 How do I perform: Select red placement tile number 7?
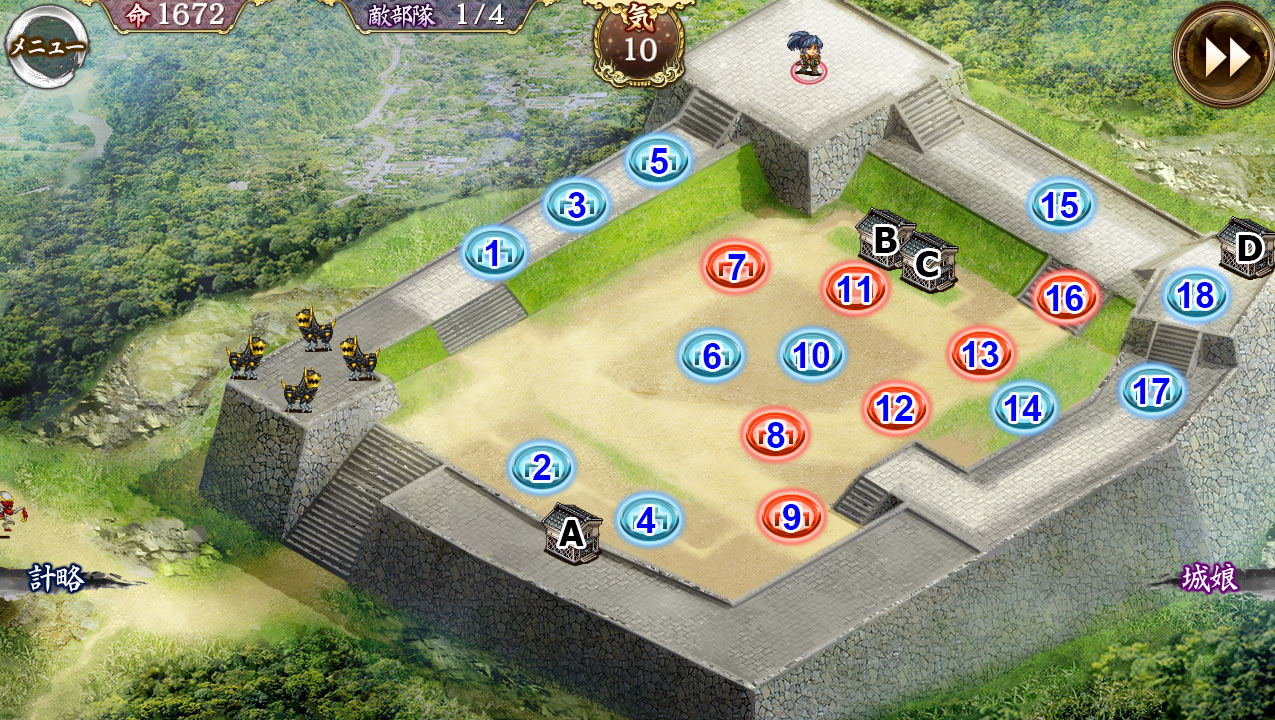(x=737, y=268)
